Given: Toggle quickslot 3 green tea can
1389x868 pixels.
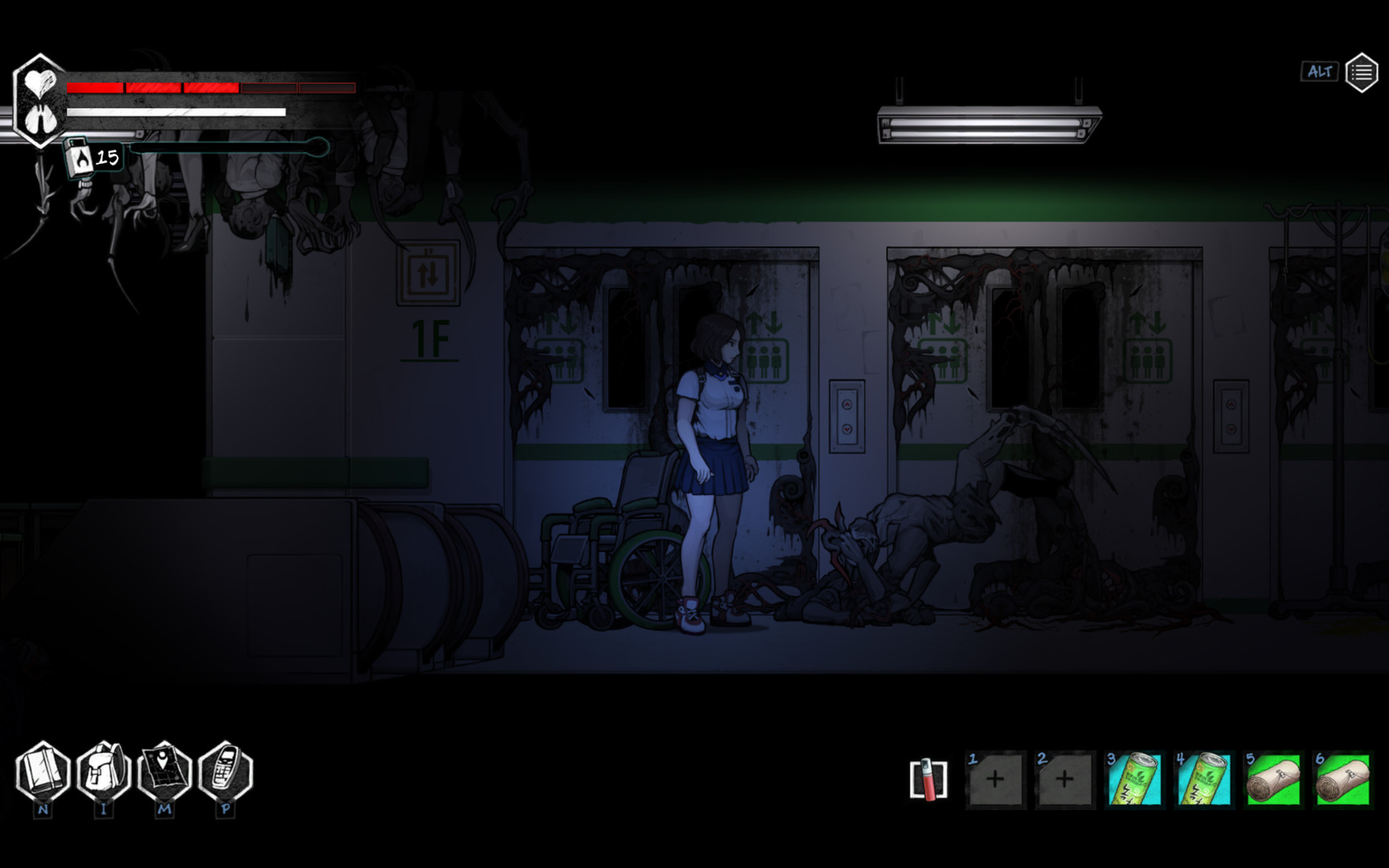Looking at the screenshot, I should [x=1135, y=780].
